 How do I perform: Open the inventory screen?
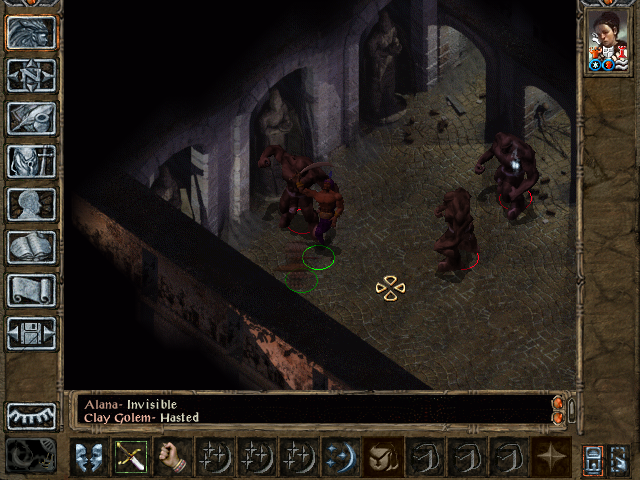tap(31, 161)
